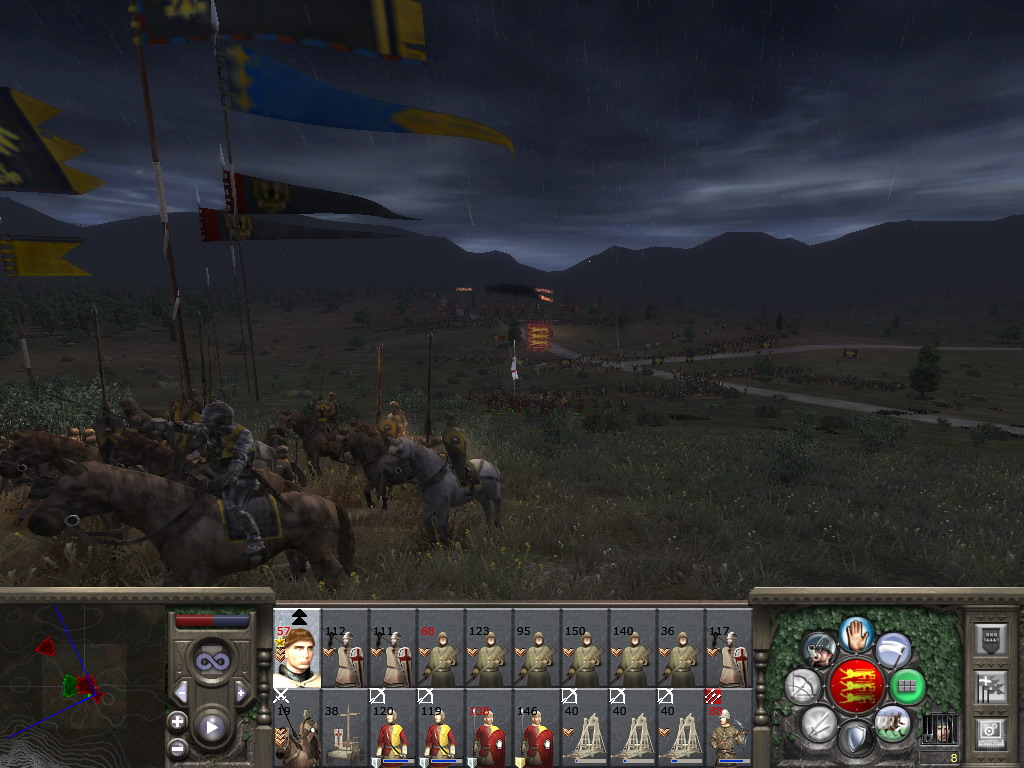
Task: Use the horn-blowing rally special ability
Action: (819, 650)
